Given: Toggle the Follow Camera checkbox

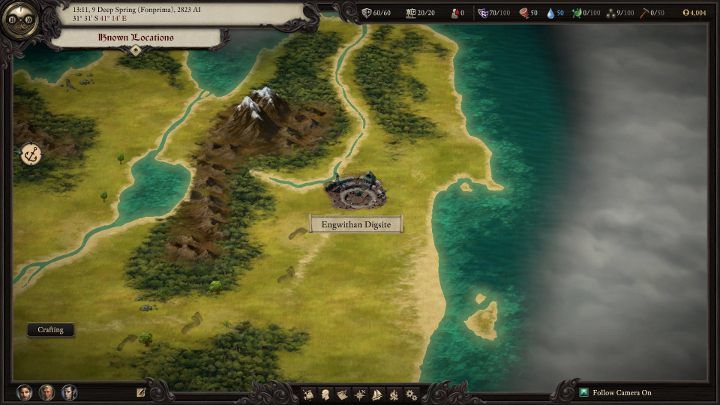Looking at the screenshot, I should [x=584, y=393].
